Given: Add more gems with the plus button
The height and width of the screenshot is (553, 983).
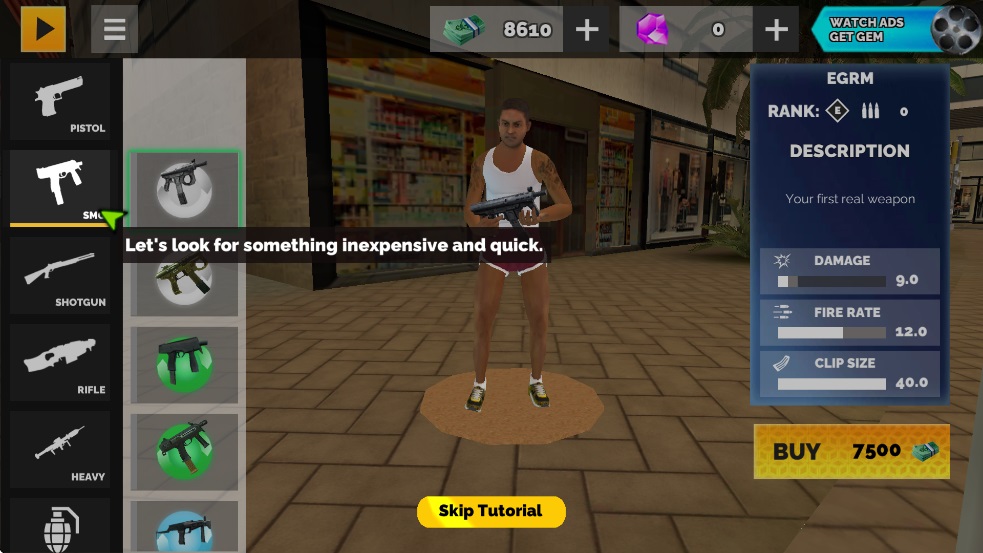Looking at the screenshot, I should [x=776, y=30].
